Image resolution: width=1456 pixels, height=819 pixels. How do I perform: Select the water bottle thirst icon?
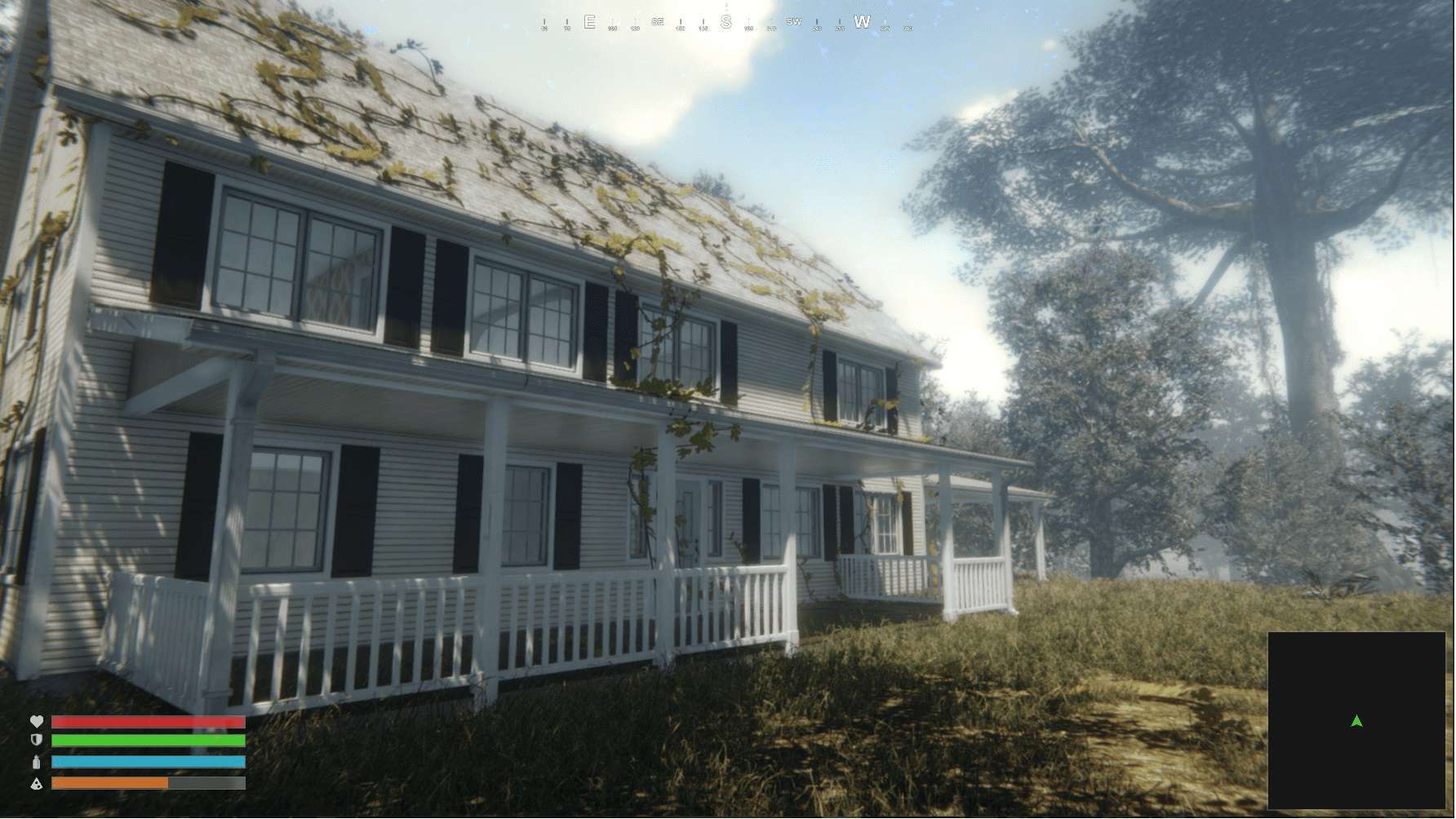click(x=36, y=762)
